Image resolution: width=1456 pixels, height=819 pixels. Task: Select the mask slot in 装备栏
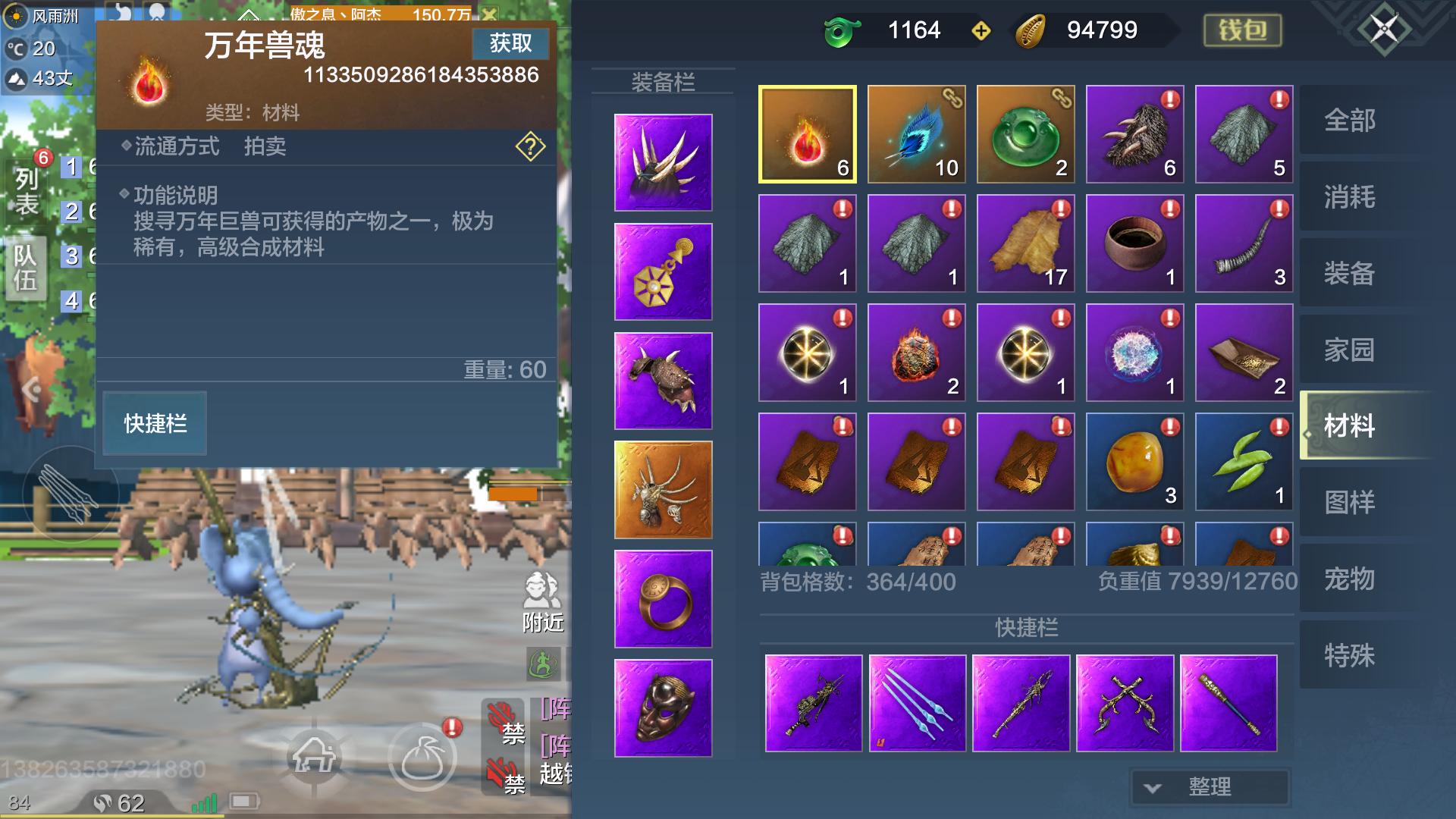point(662,708)
